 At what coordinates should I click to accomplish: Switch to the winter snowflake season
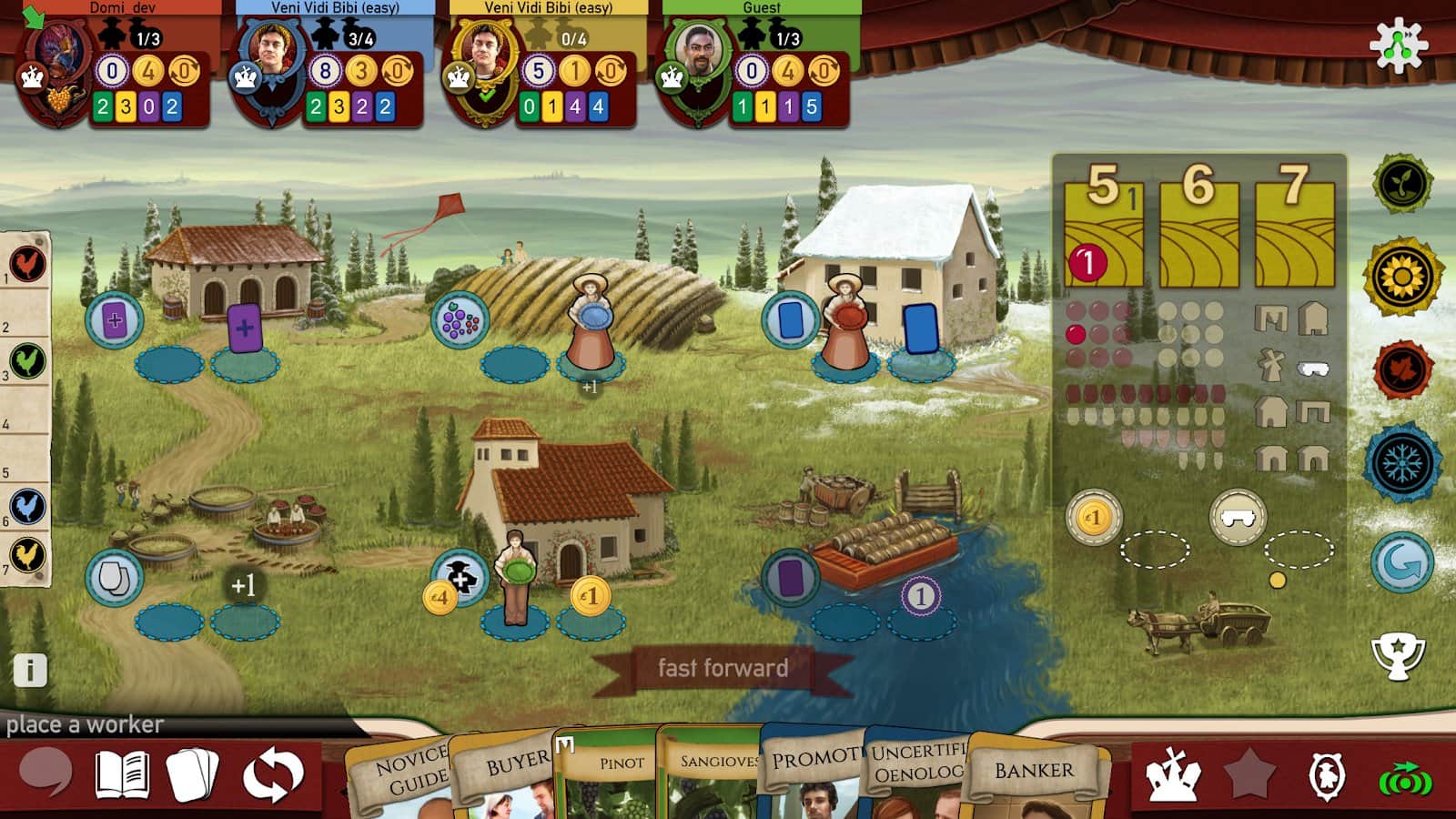[1402, 463]
